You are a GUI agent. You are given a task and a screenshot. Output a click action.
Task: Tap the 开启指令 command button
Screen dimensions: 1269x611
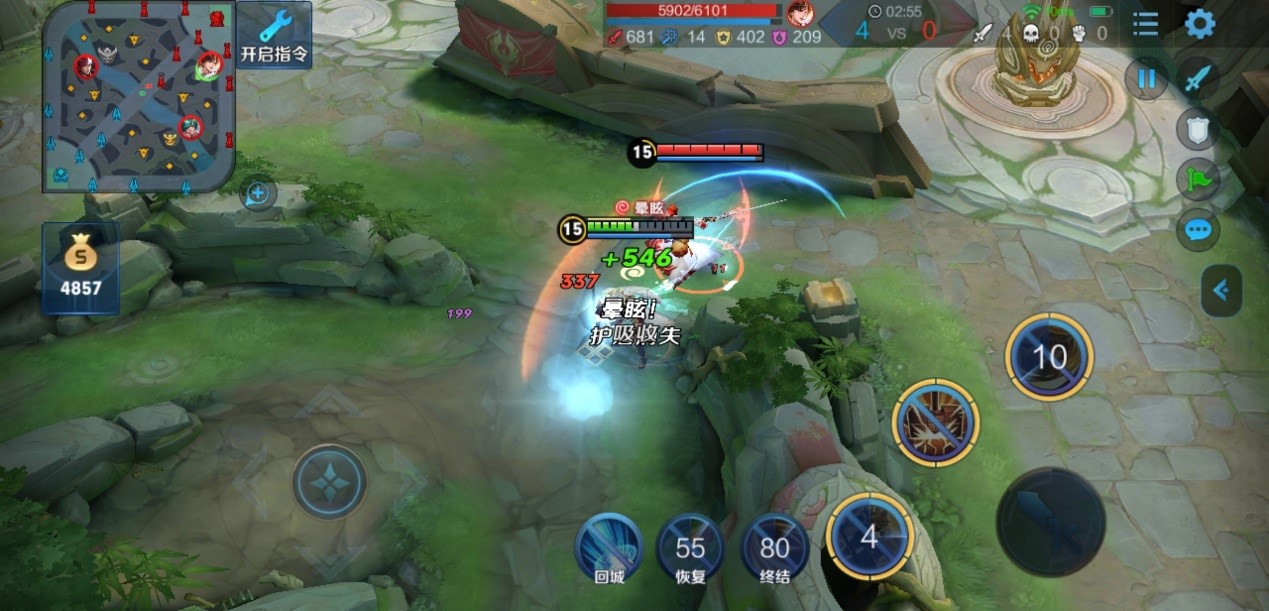[274, 35]
